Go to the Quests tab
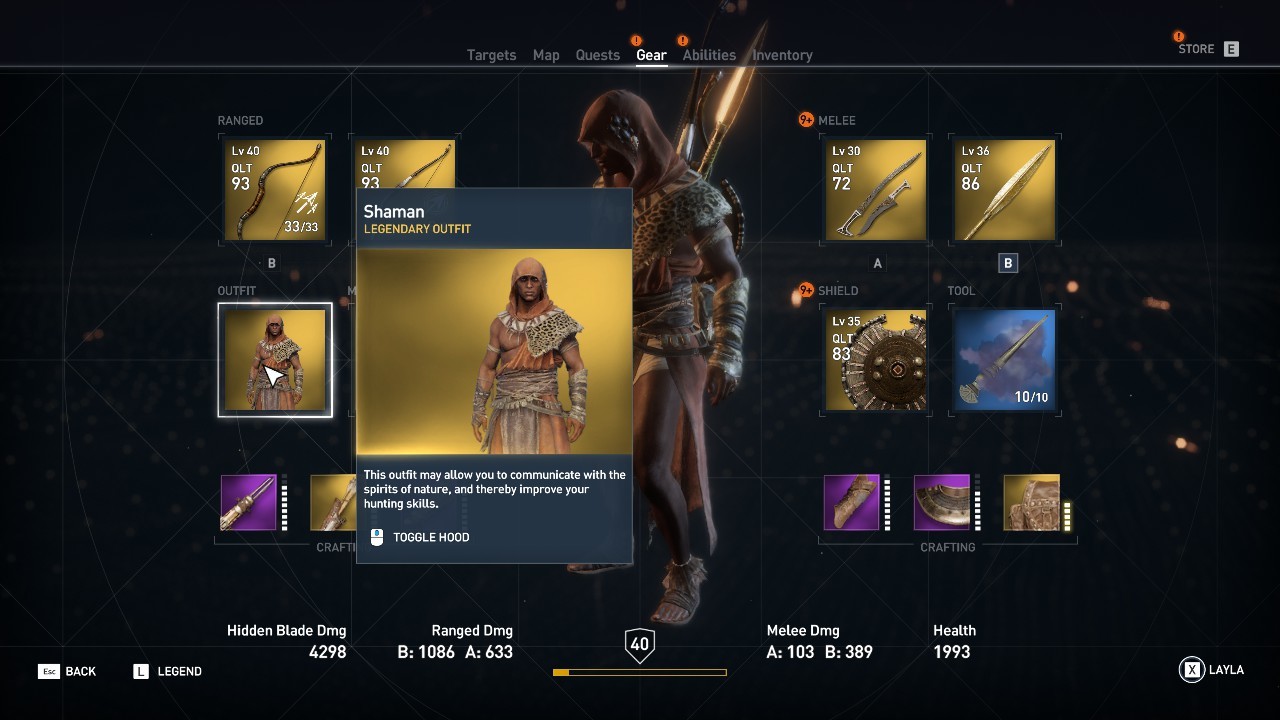The width and height of the screenshot is (1280, 720). click(x=597, y=55)
